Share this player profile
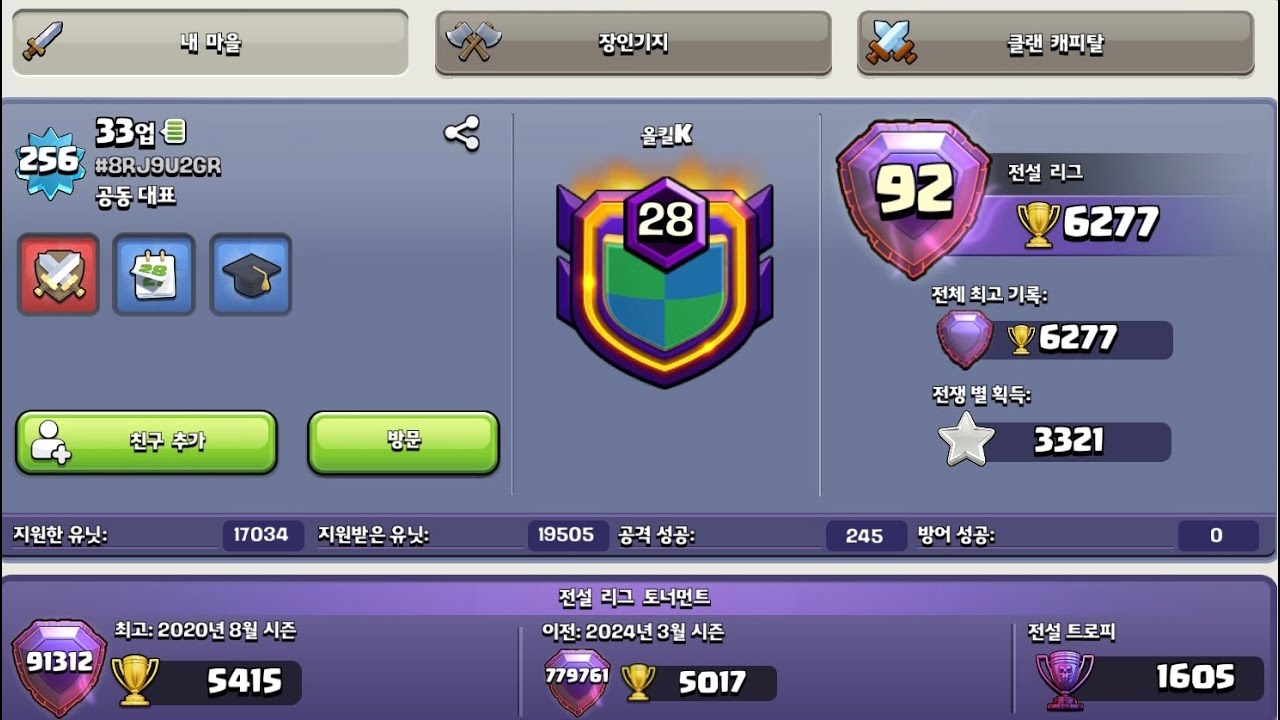The image size is (1280, 720). 461,133
